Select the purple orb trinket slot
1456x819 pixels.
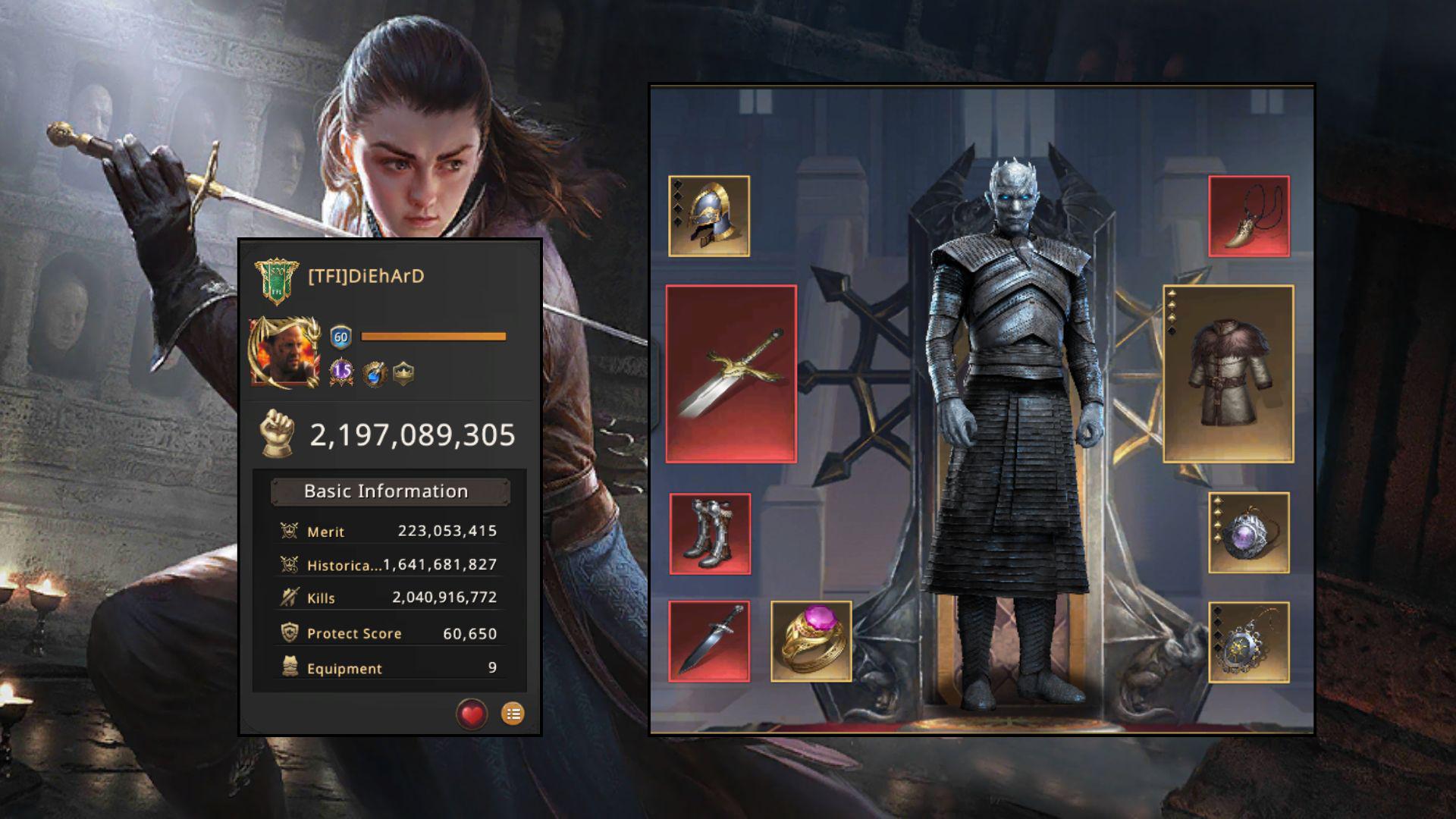(x=1249, y=532)
